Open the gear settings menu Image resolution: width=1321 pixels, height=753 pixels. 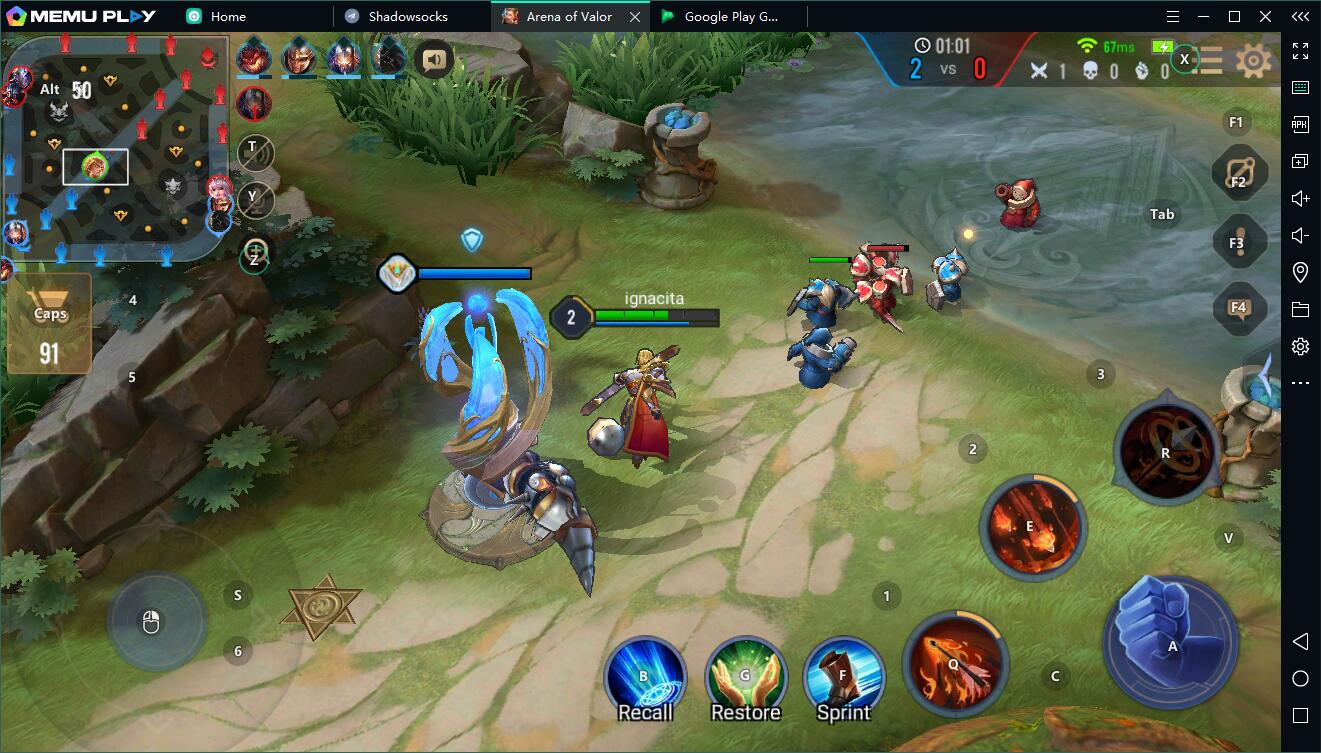click(1253, 62)
